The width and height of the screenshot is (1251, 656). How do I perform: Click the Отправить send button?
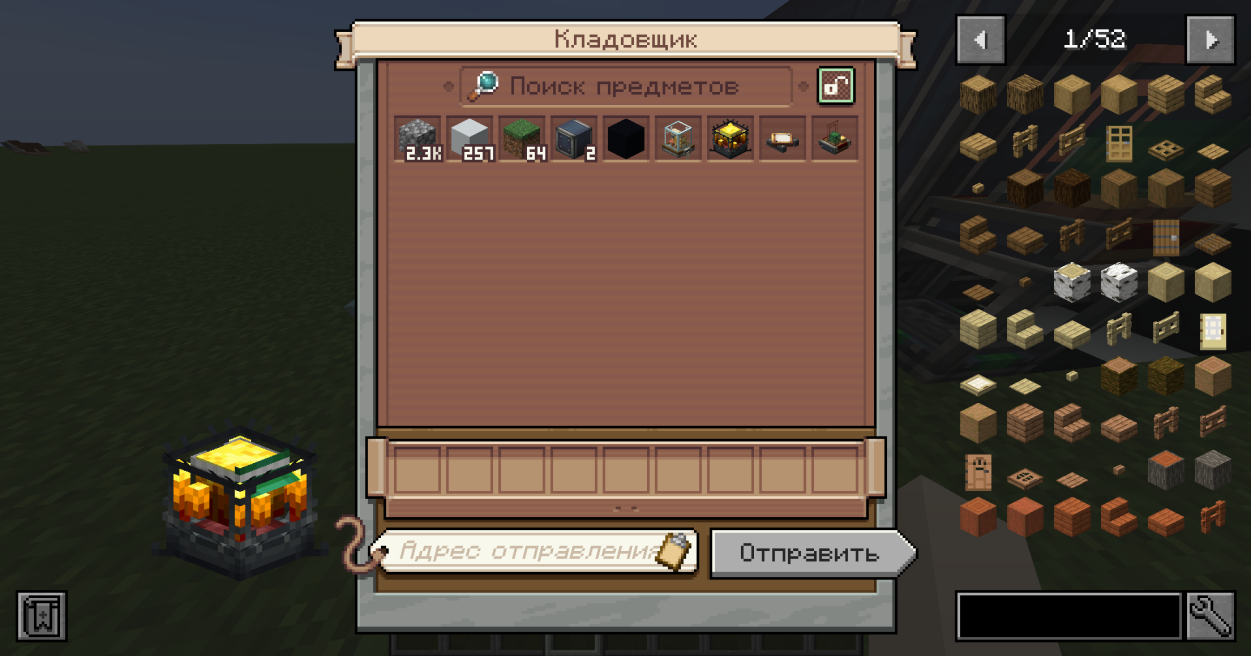tap(810, 553)
